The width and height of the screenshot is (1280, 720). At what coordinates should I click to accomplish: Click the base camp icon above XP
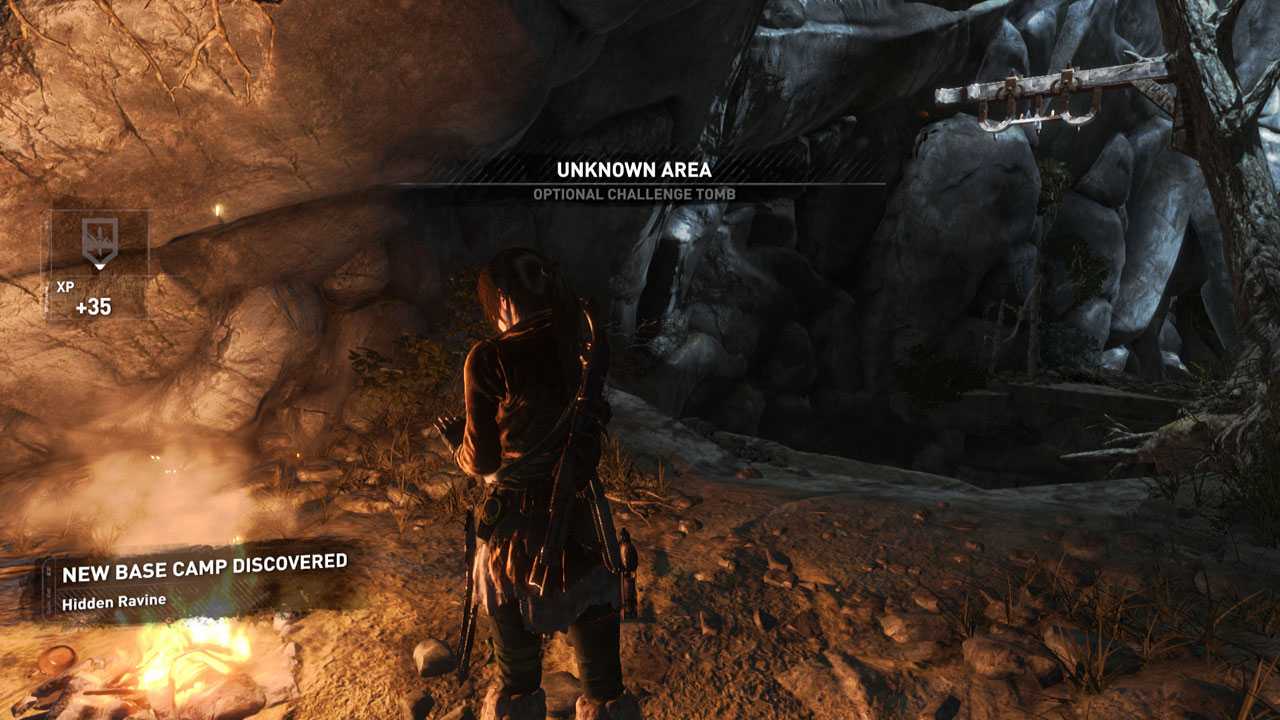pyautogui.click(x=98, y=242)
